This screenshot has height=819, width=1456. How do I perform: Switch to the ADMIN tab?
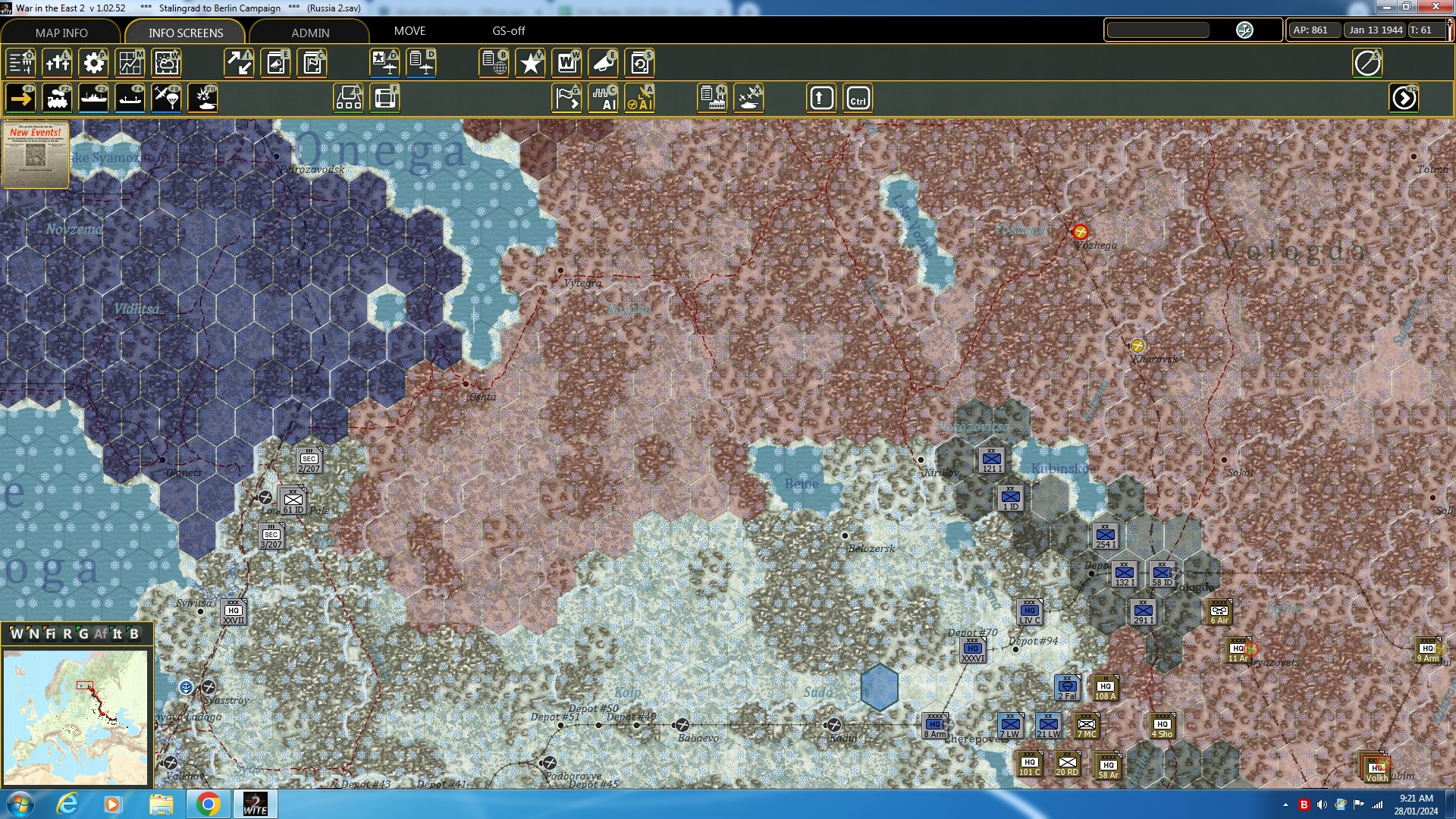[x=309, y=33]
